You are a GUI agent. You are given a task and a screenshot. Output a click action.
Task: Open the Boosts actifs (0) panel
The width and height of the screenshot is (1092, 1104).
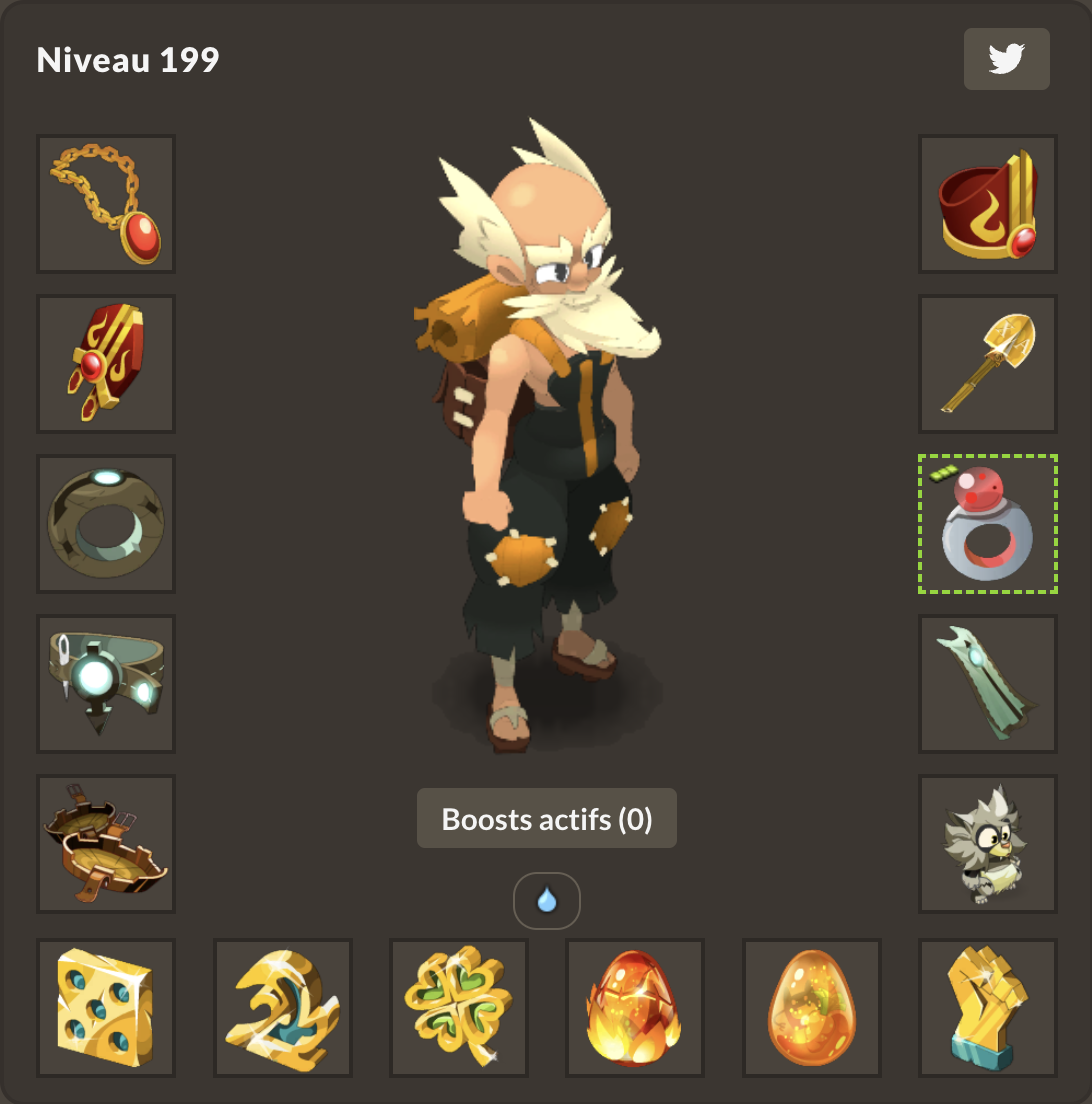[x=546, y=819]
